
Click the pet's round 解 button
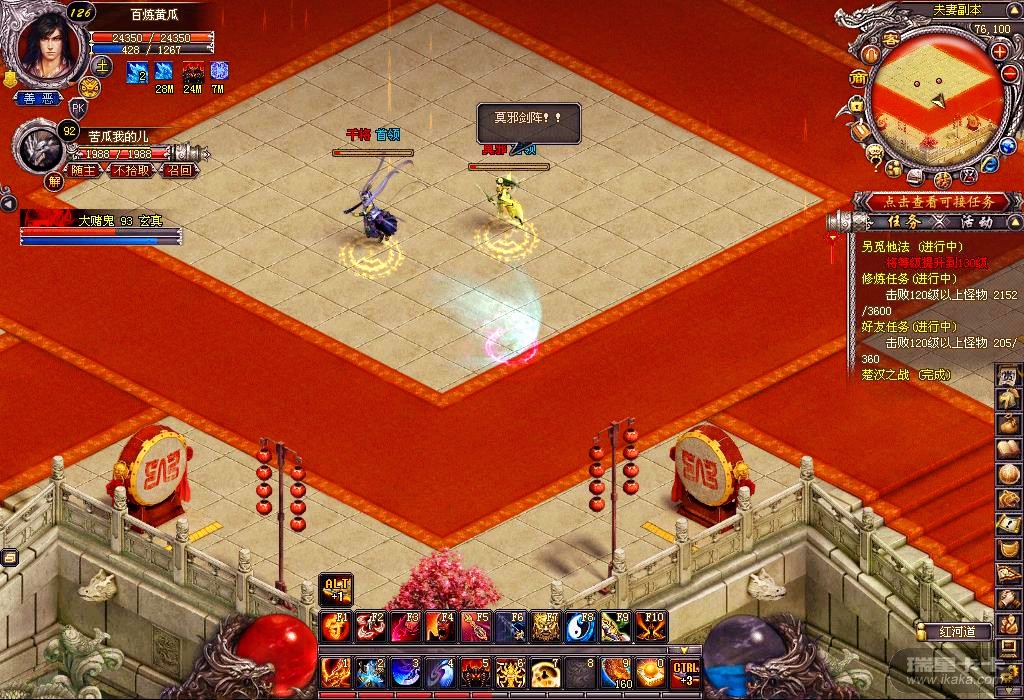click(x=54, y=181)
